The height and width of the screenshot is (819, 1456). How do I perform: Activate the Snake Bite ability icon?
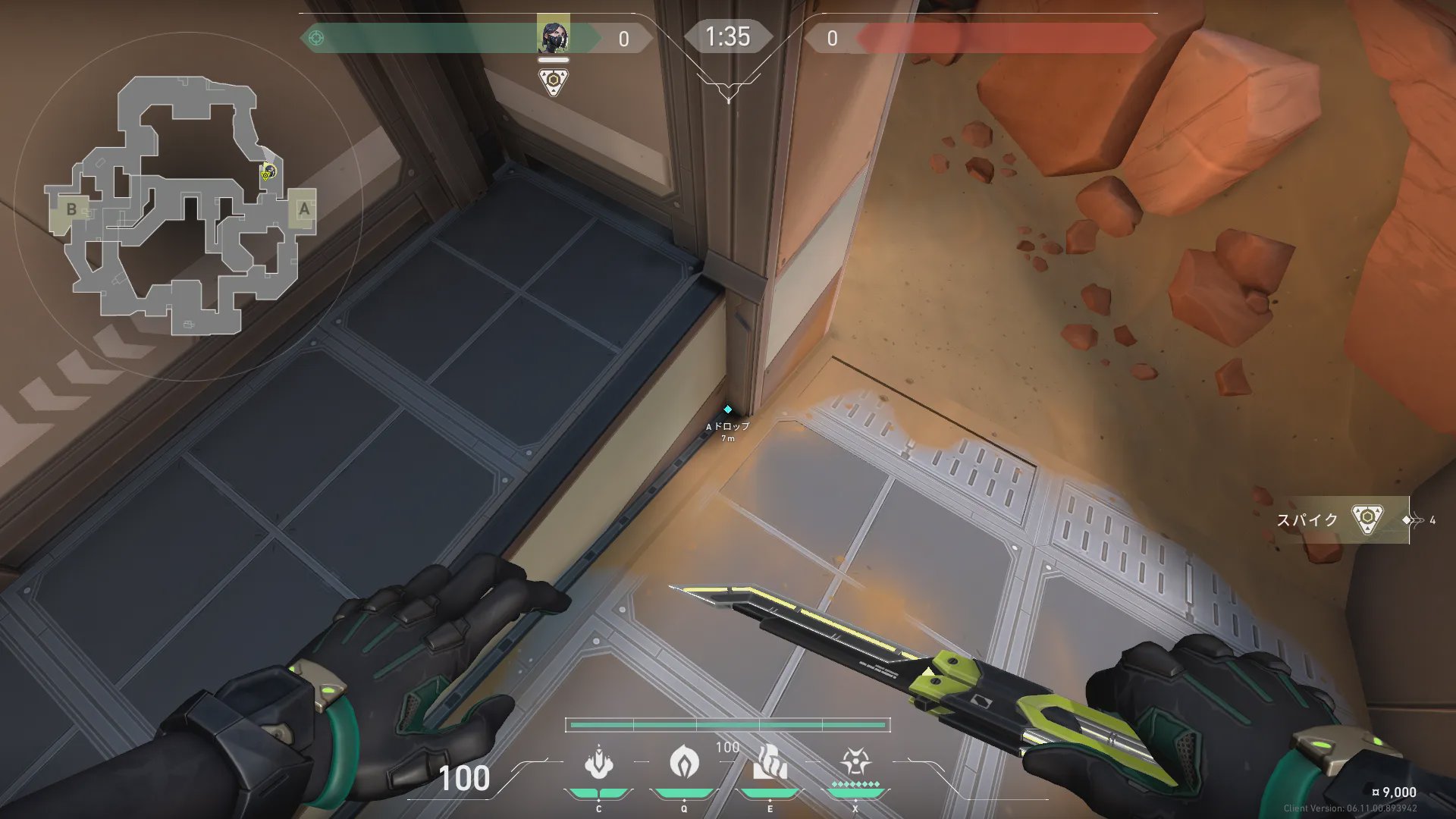pyautogui.click(x=599, y=763)
